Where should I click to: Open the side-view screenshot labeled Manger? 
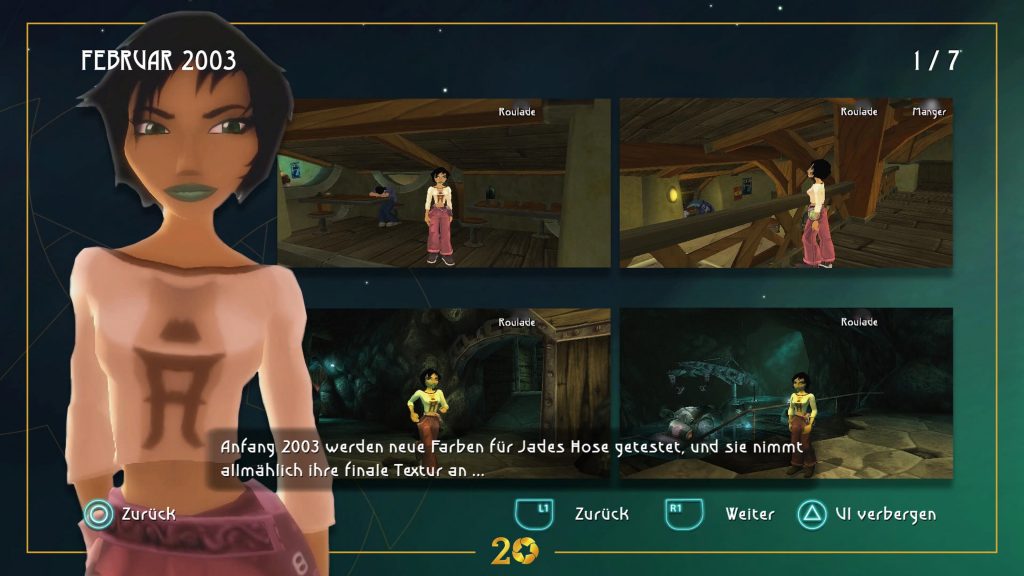click(x=786, y=183)
